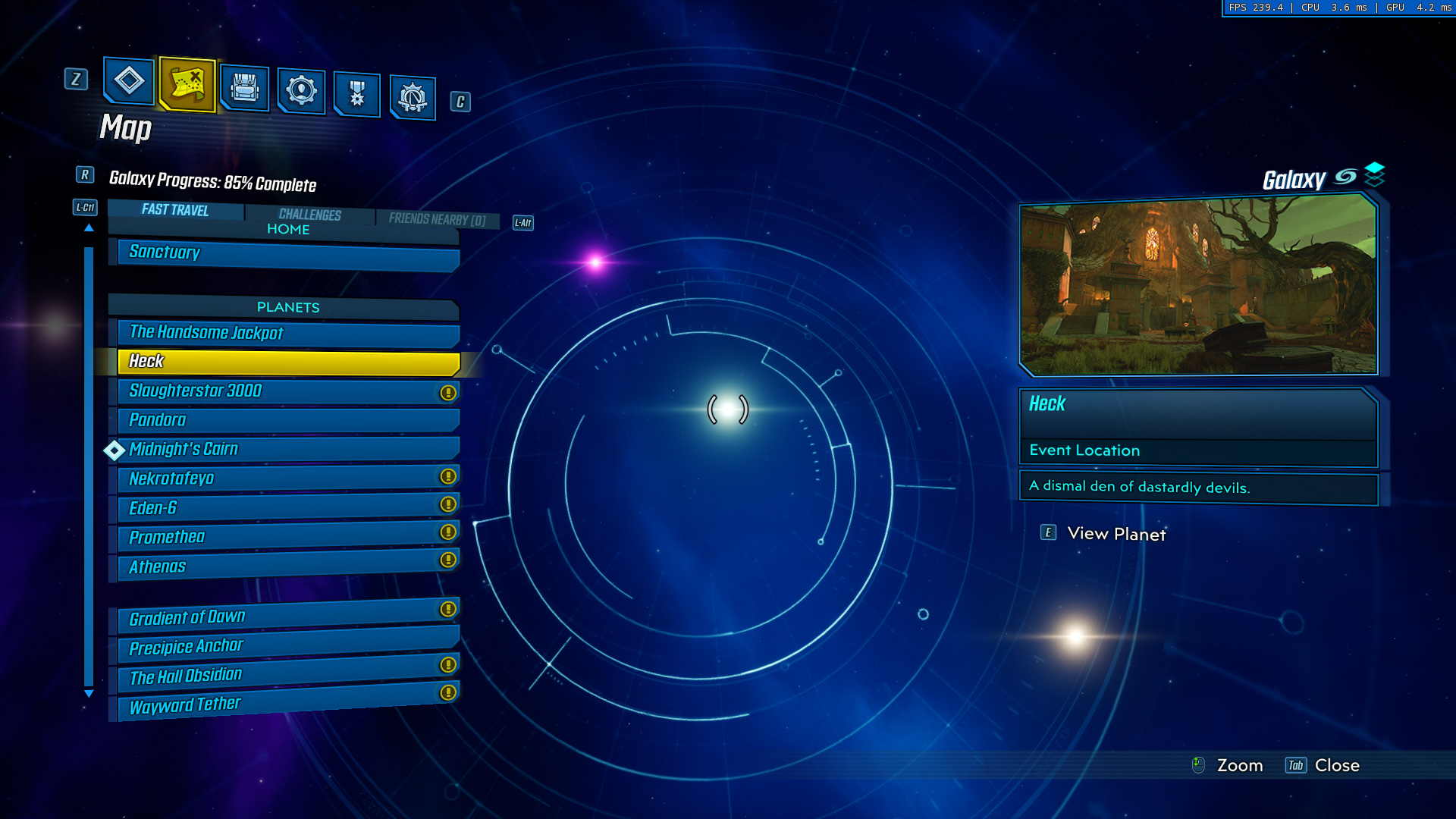Screen dimensions: 1456x819
Task: Click the exclamation icon on Slaughterstar 3000
Action: tap(447, 392)
